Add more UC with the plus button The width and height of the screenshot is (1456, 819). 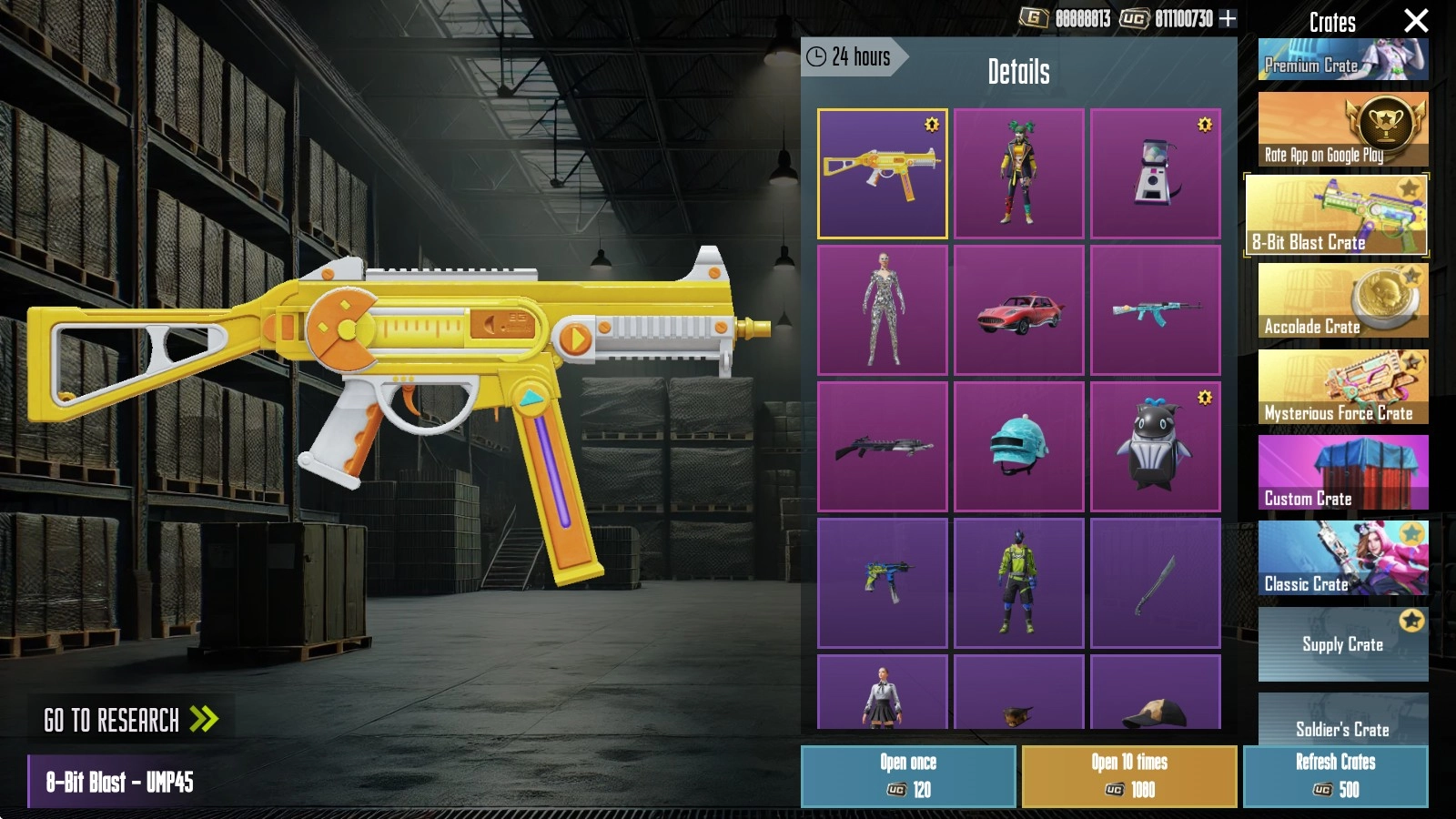coord(1228,18)
